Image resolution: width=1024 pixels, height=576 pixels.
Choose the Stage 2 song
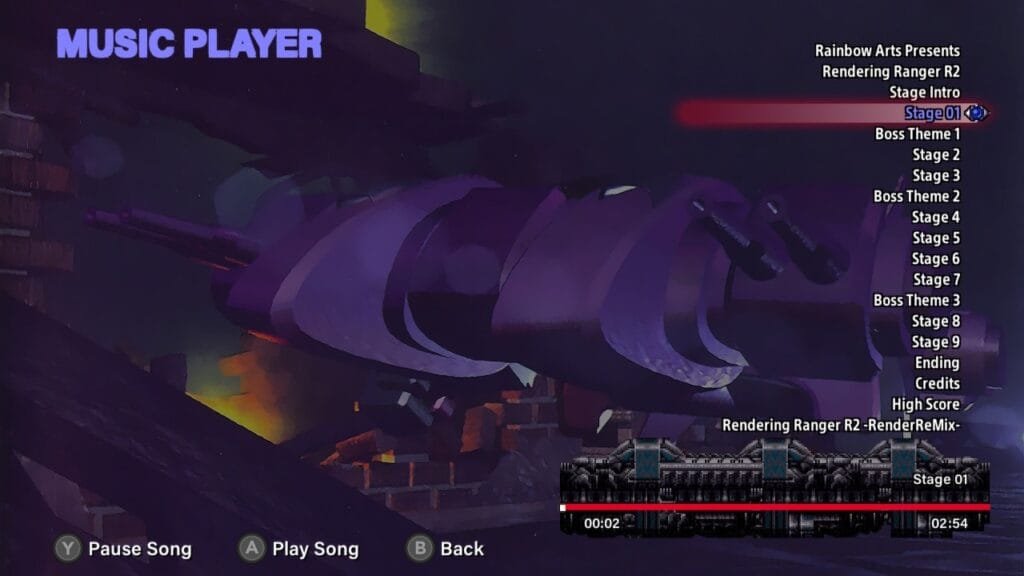pyautogui.click(x=936, y=155)
